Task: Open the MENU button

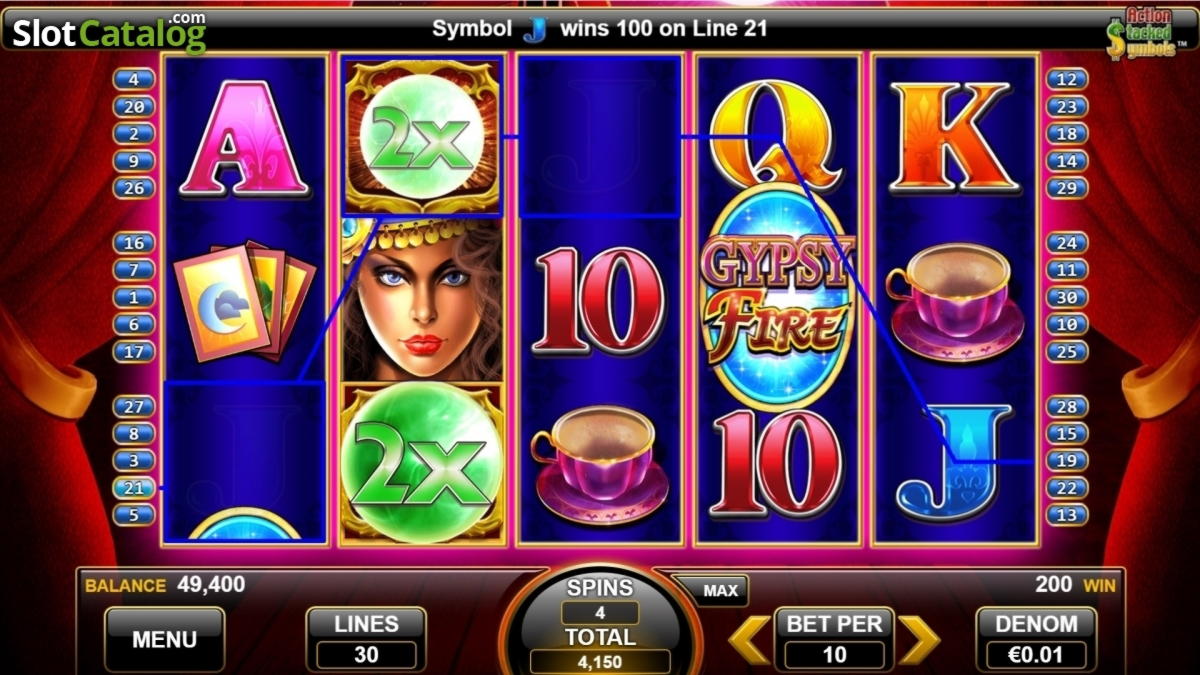Action: (164, 639)
